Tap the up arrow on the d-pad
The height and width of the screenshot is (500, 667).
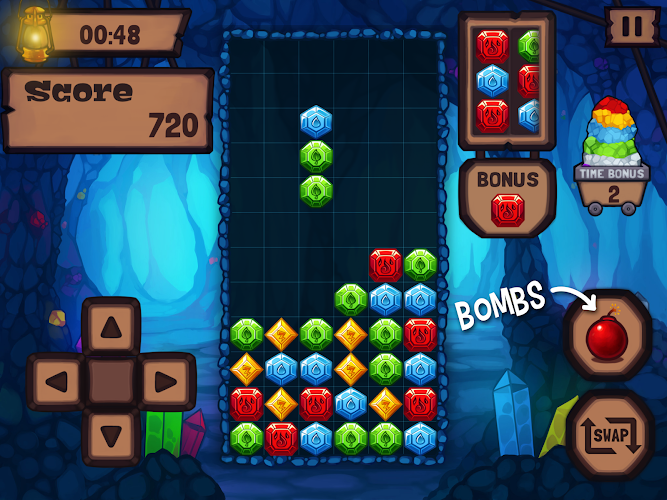pyautogui.click(x=110, y=326)
